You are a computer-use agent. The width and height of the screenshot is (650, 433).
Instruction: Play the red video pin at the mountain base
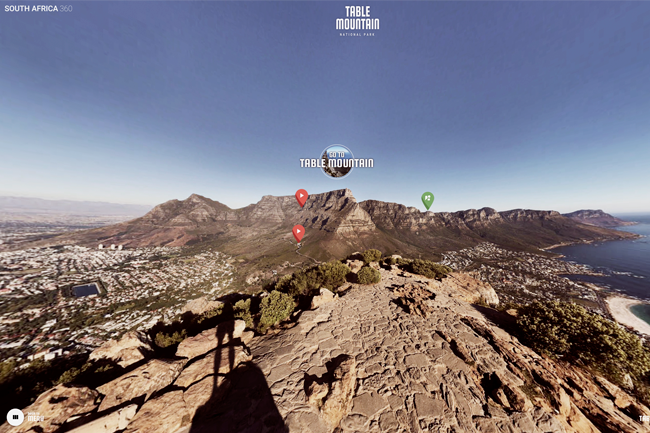coord(298,232)
